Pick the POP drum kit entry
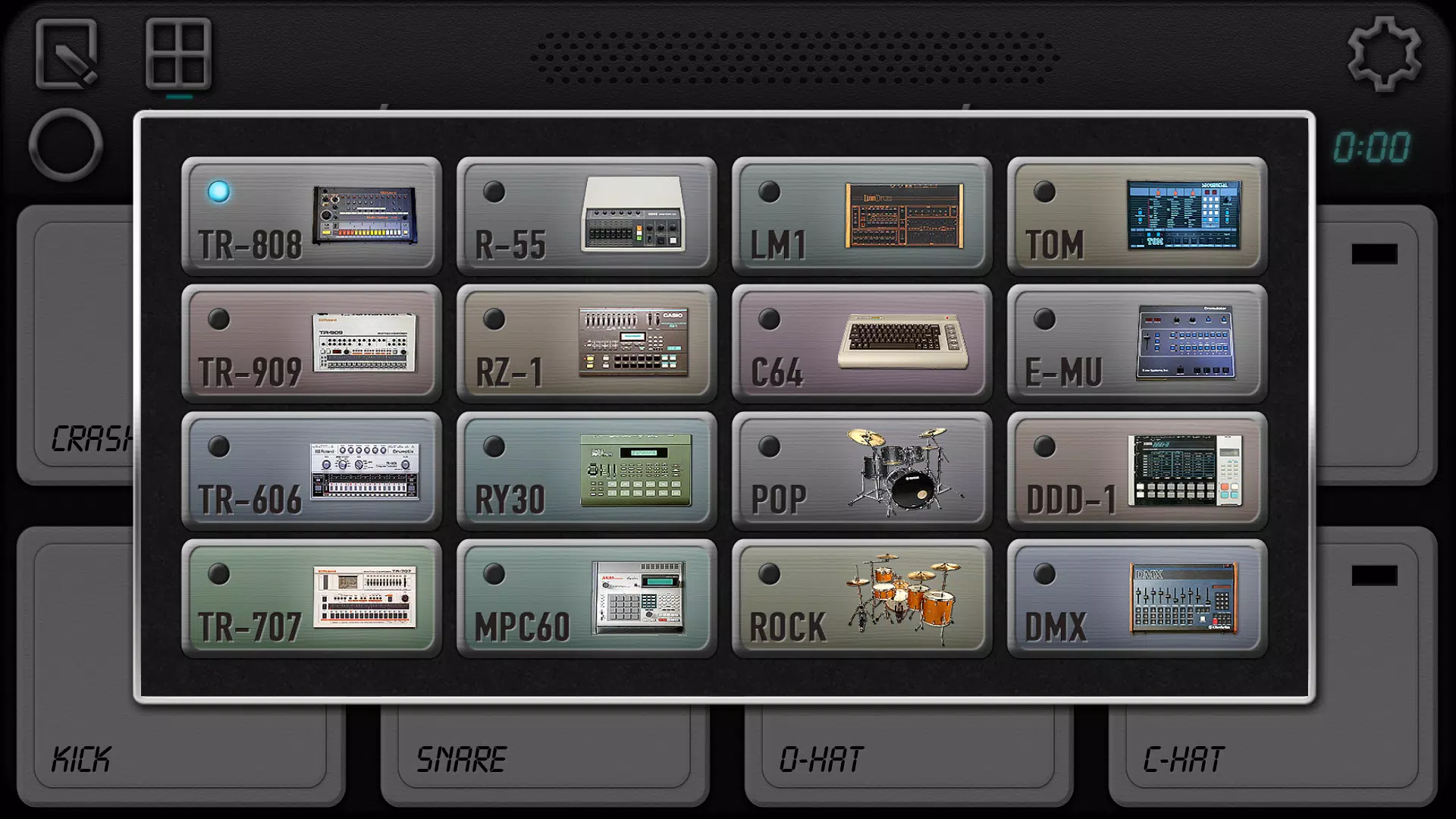The height and width of the screenshot is (819, 1456). 862,470
